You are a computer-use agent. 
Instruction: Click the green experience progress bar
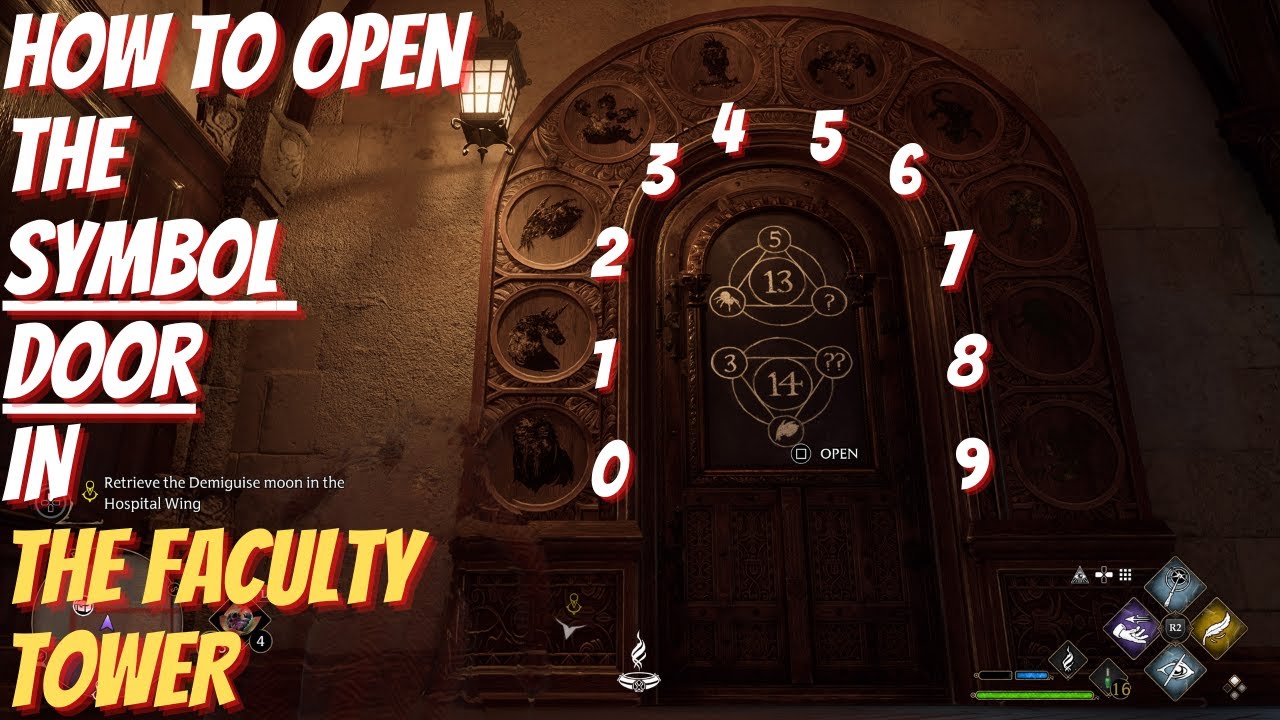(x=1035, y=694)
